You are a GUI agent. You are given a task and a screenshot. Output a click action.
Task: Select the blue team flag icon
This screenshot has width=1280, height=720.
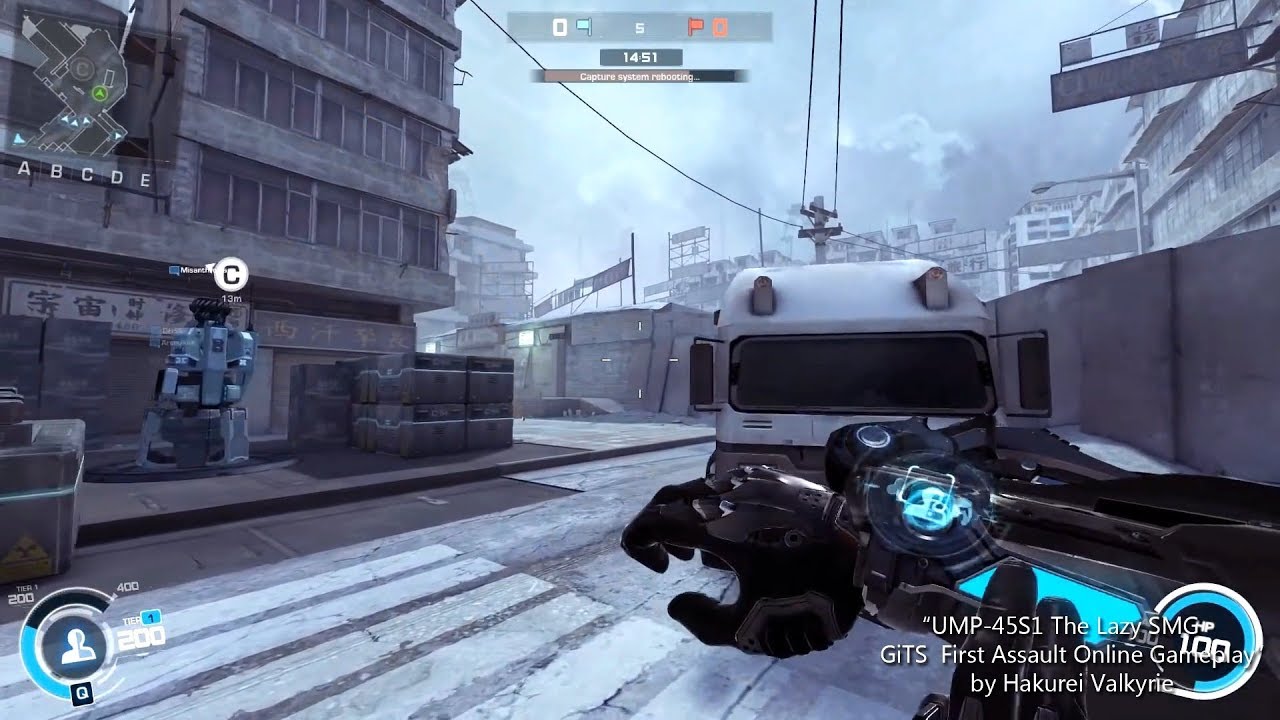pos(585,27)
